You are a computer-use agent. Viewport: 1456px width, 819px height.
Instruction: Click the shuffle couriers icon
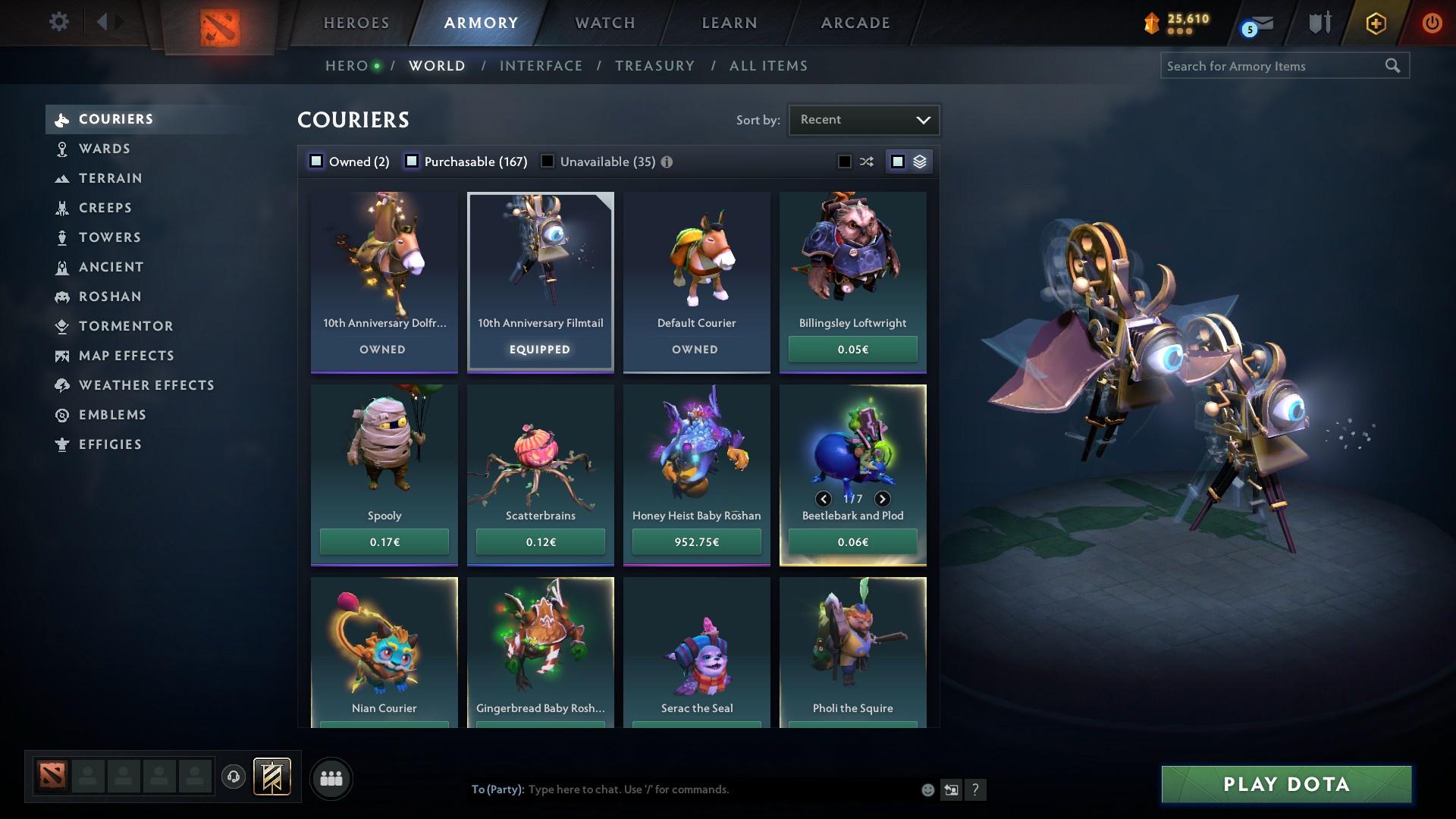point(866,161)
